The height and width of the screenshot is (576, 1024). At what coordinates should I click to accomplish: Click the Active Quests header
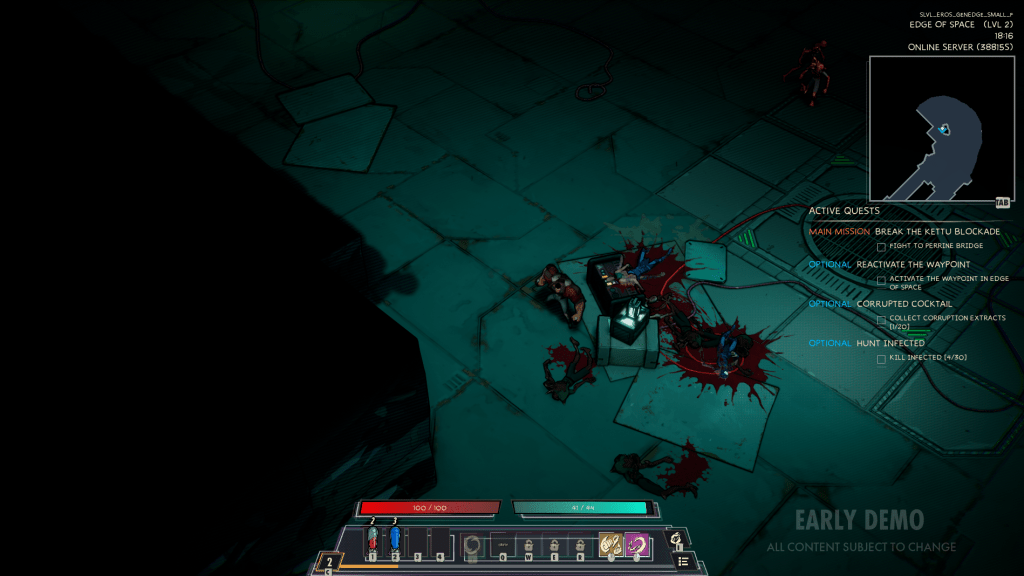click(844, 211)
